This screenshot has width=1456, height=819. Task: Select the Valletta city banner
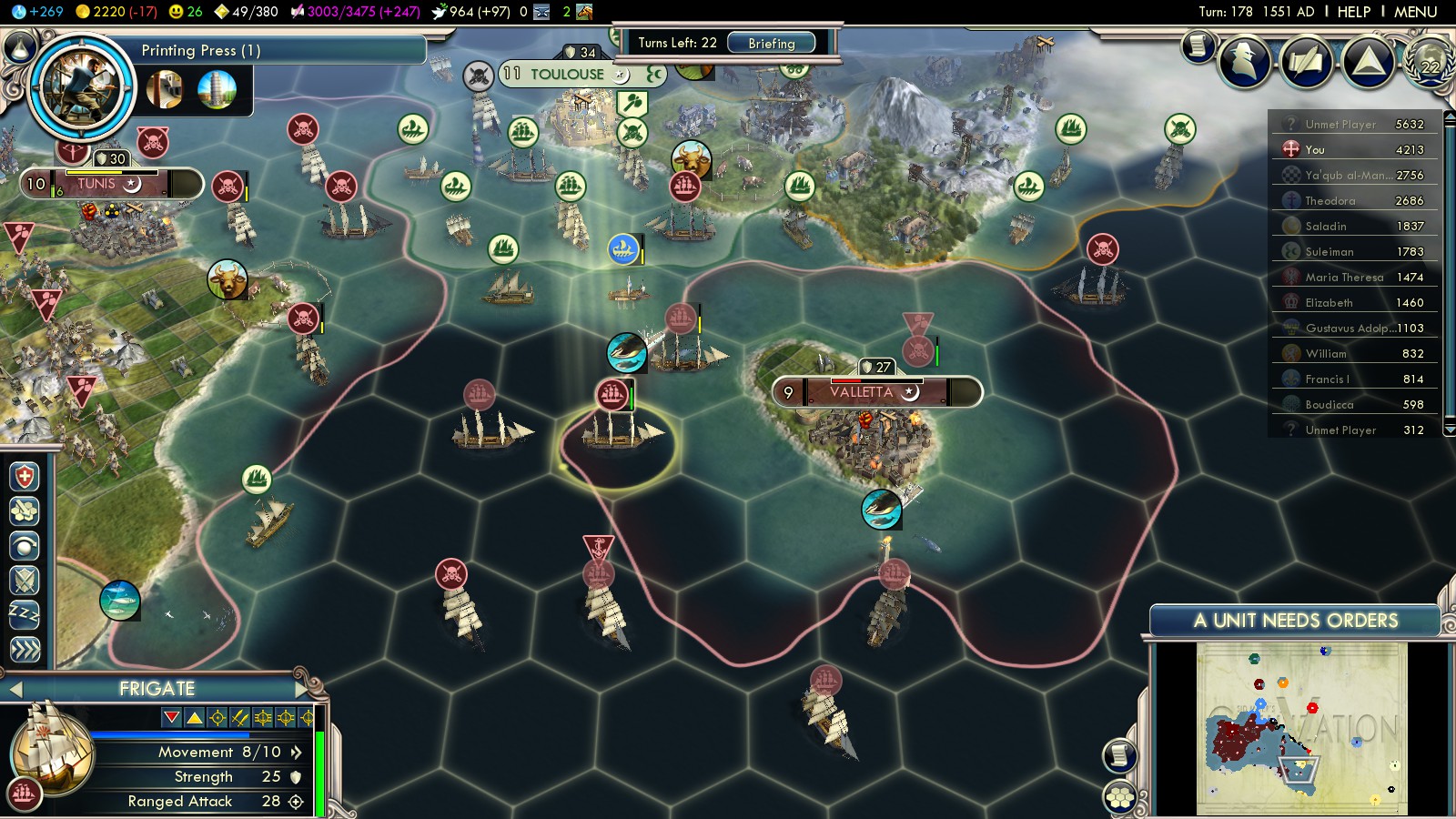[x=861, y=392]
